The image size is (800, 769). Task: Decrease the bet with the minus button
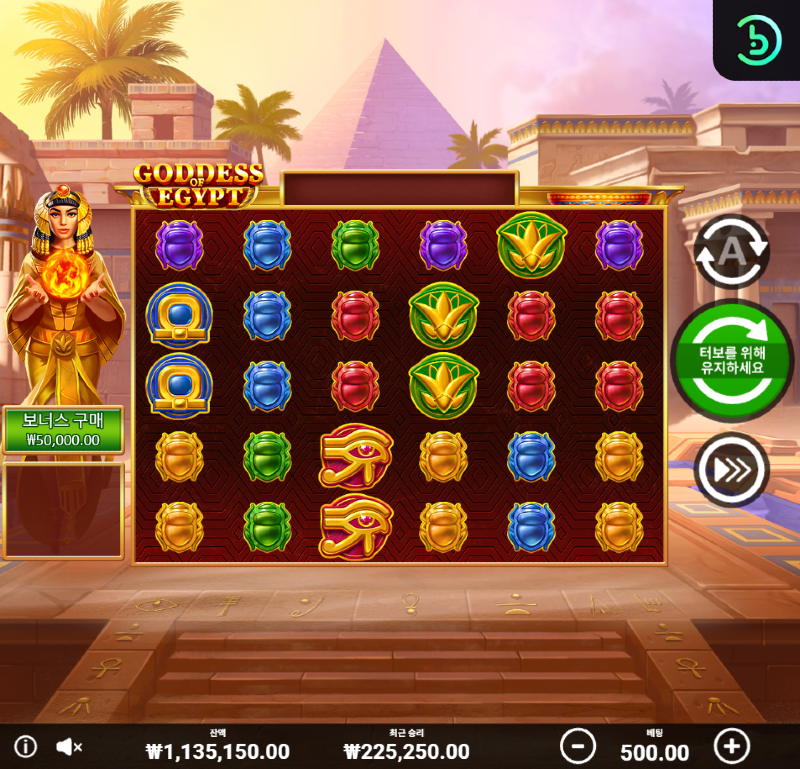[x=577, y=746]
